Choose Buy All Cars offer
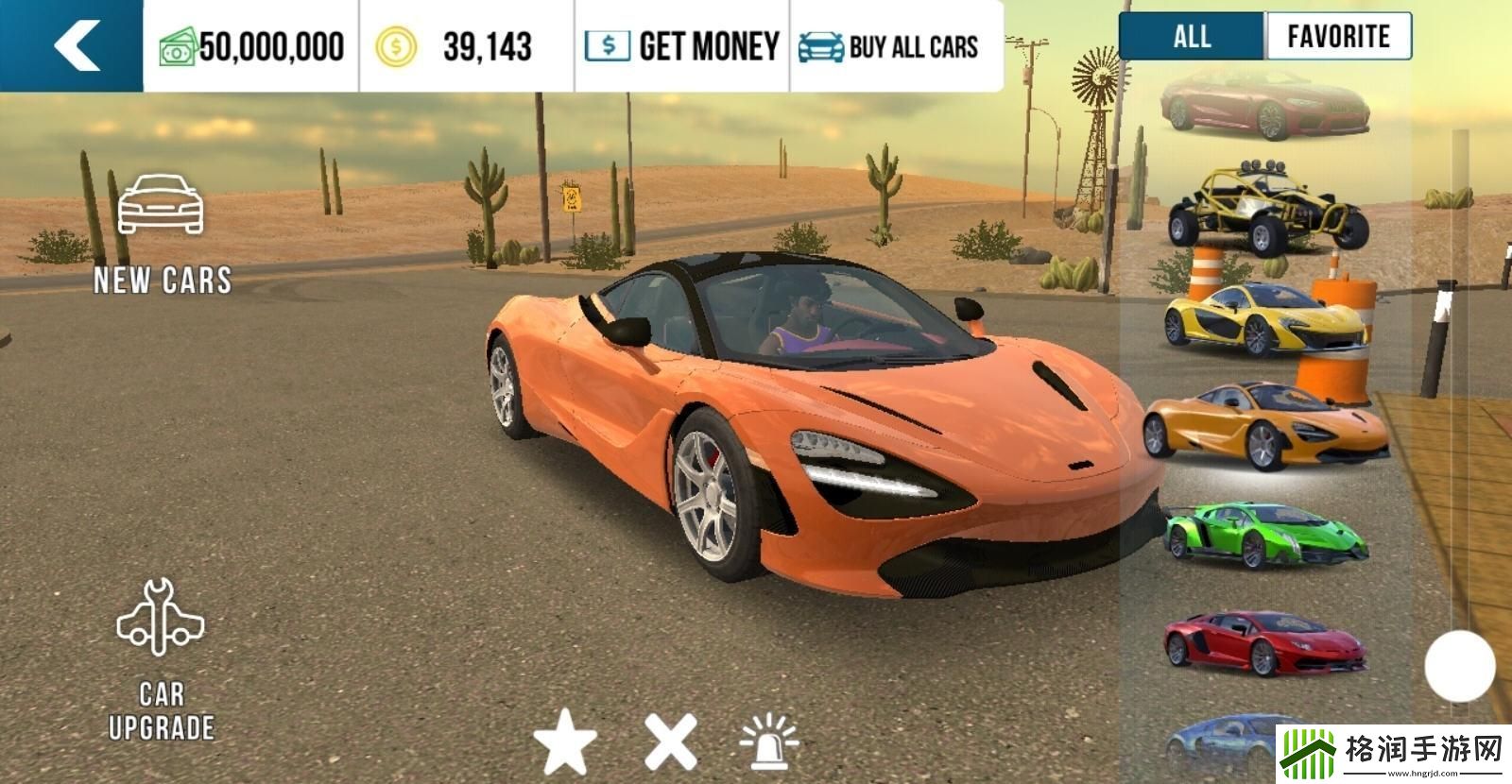 point(889,46)
